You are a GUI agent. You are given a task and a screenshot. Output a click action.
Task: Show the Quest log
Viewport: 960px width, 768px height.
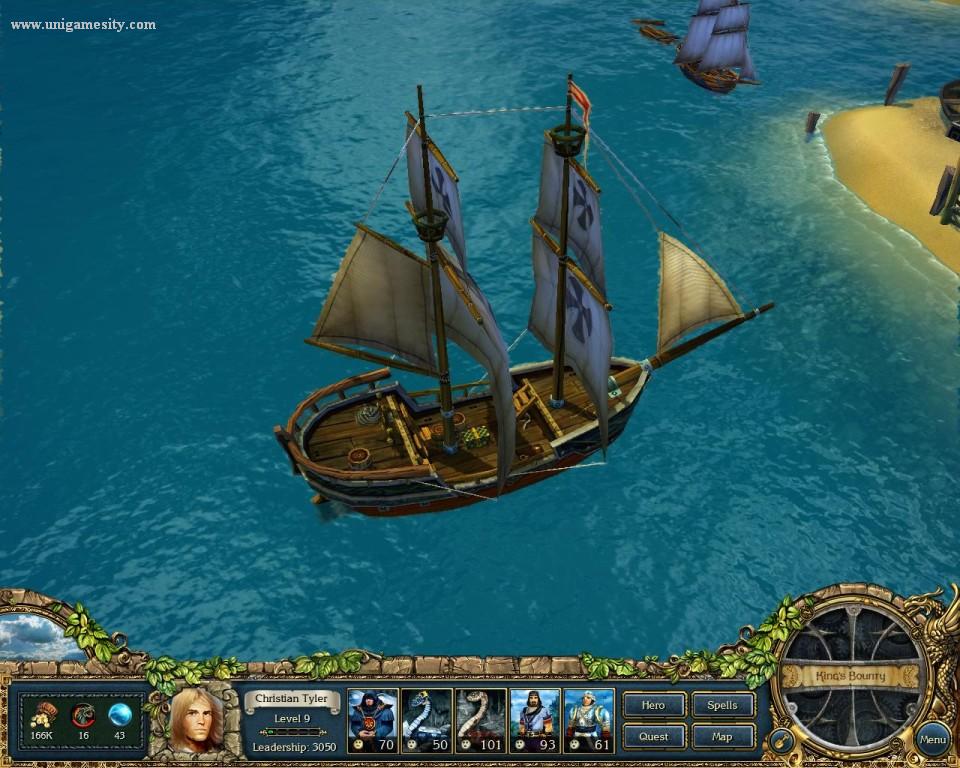coord(654,737)
